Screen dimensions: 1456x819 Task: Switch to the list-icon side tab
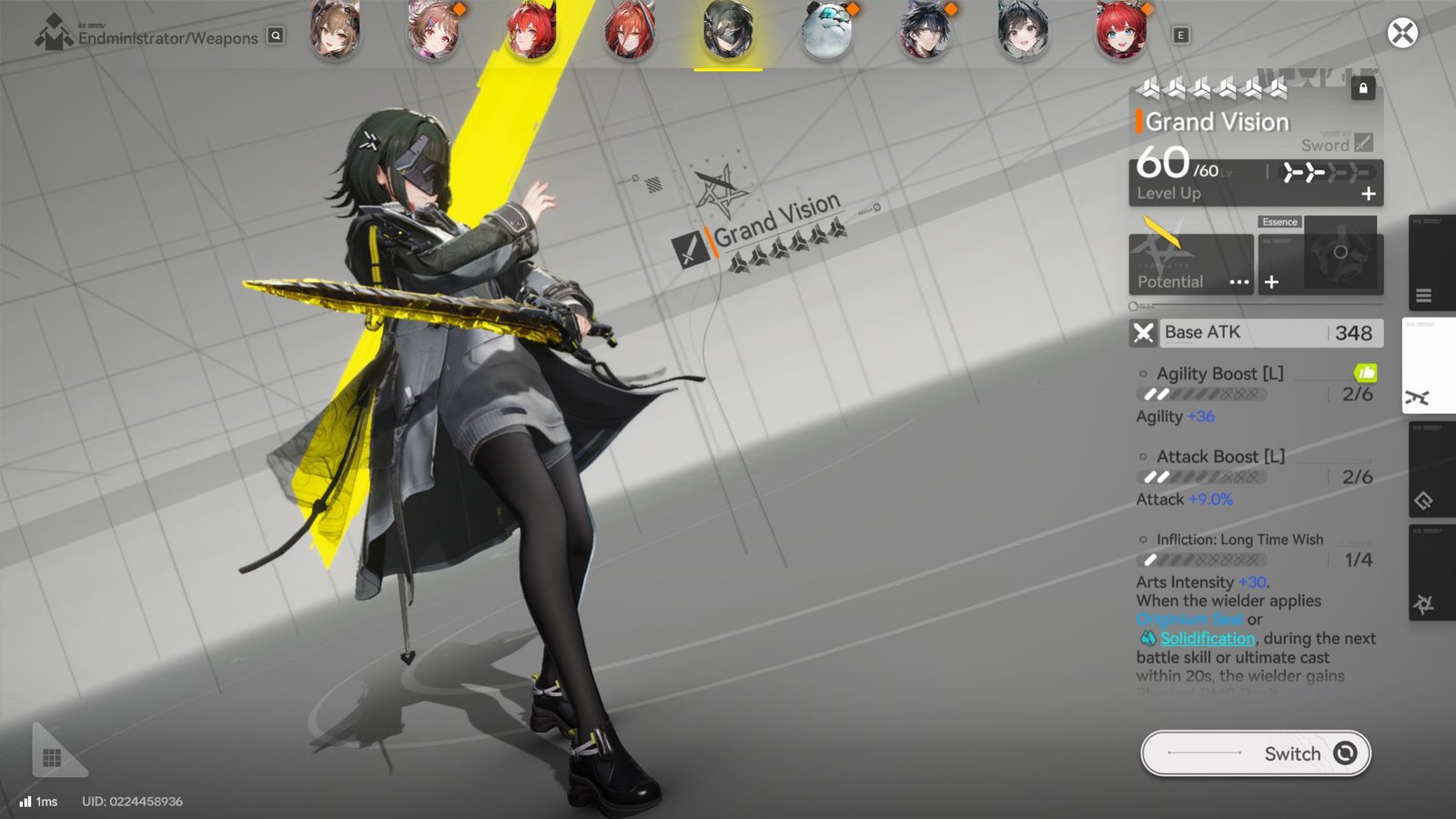click(1424, 295)
